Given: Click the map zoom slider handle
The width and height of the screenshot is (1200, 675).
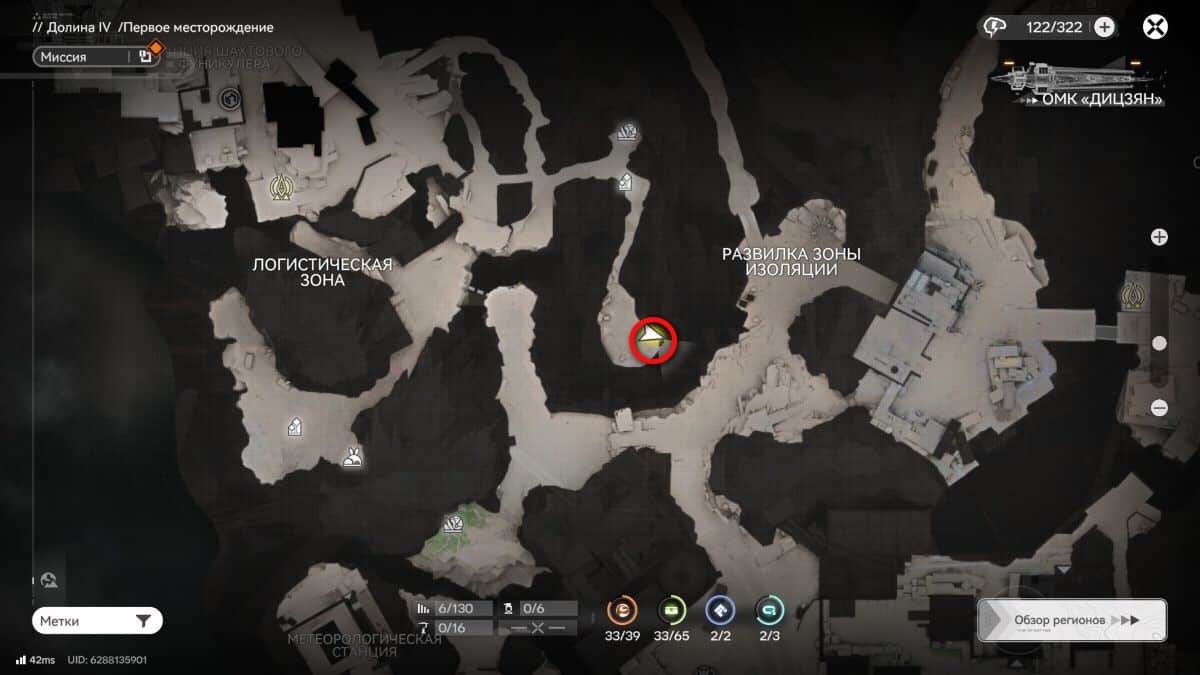Looking at the screenshot, I should (1159, 343).
